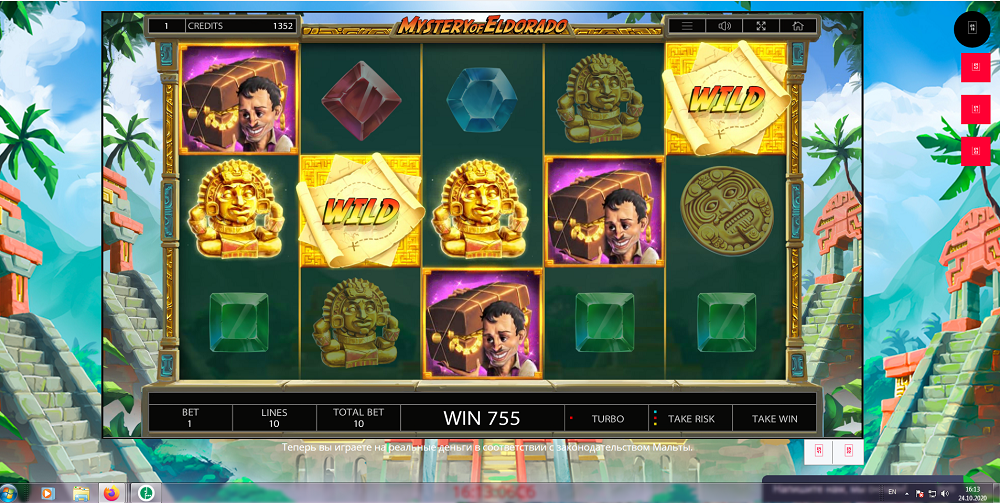Viewport: 1000px width, 503px height.
Task: Open the Total Bet panel
Action: (358, 418)
